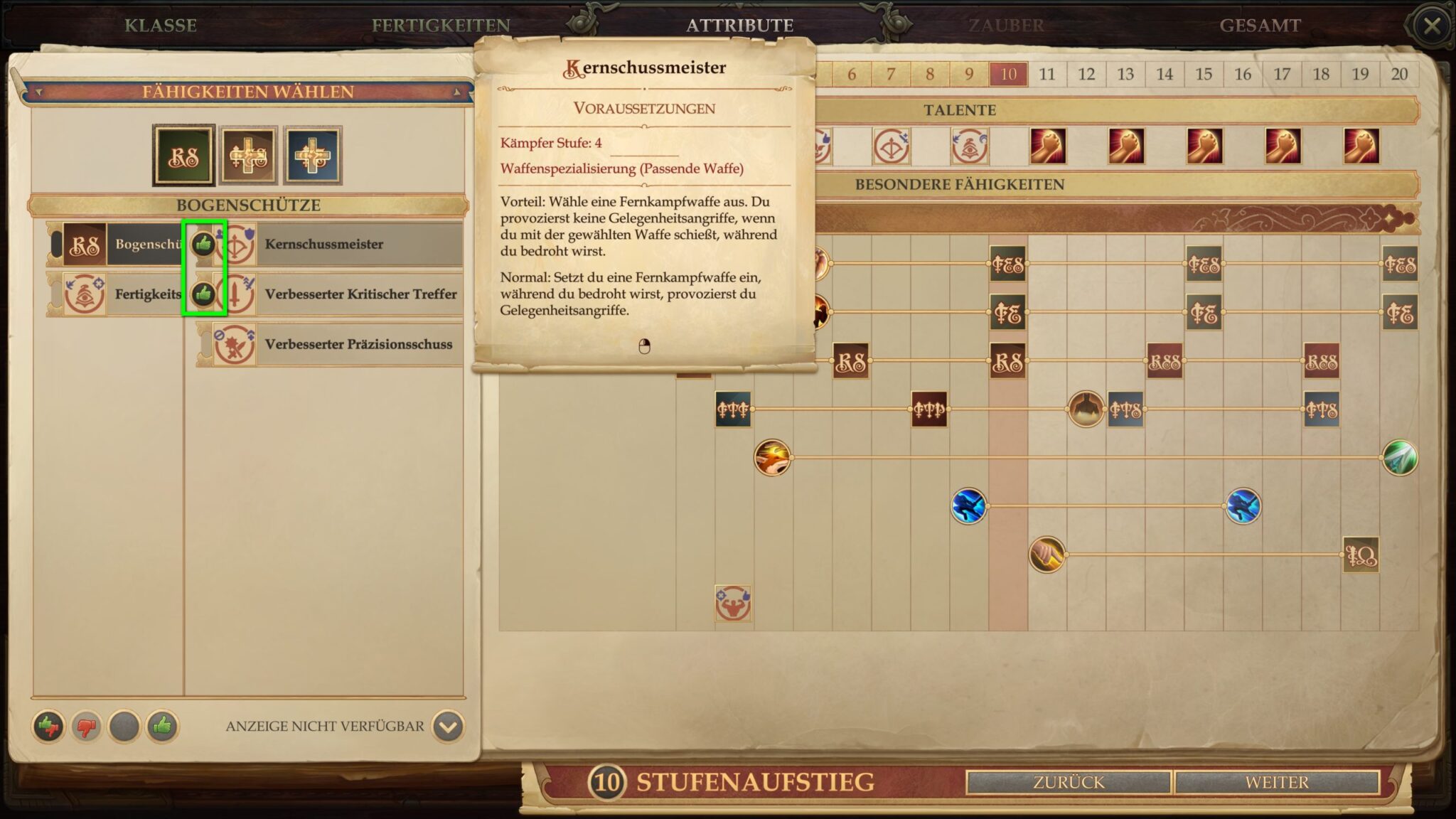Image resolution: width=1456 pixels, height=819 pixels.
Task: Open the GESAMT tab
Action: click(x=1258, y=26)
